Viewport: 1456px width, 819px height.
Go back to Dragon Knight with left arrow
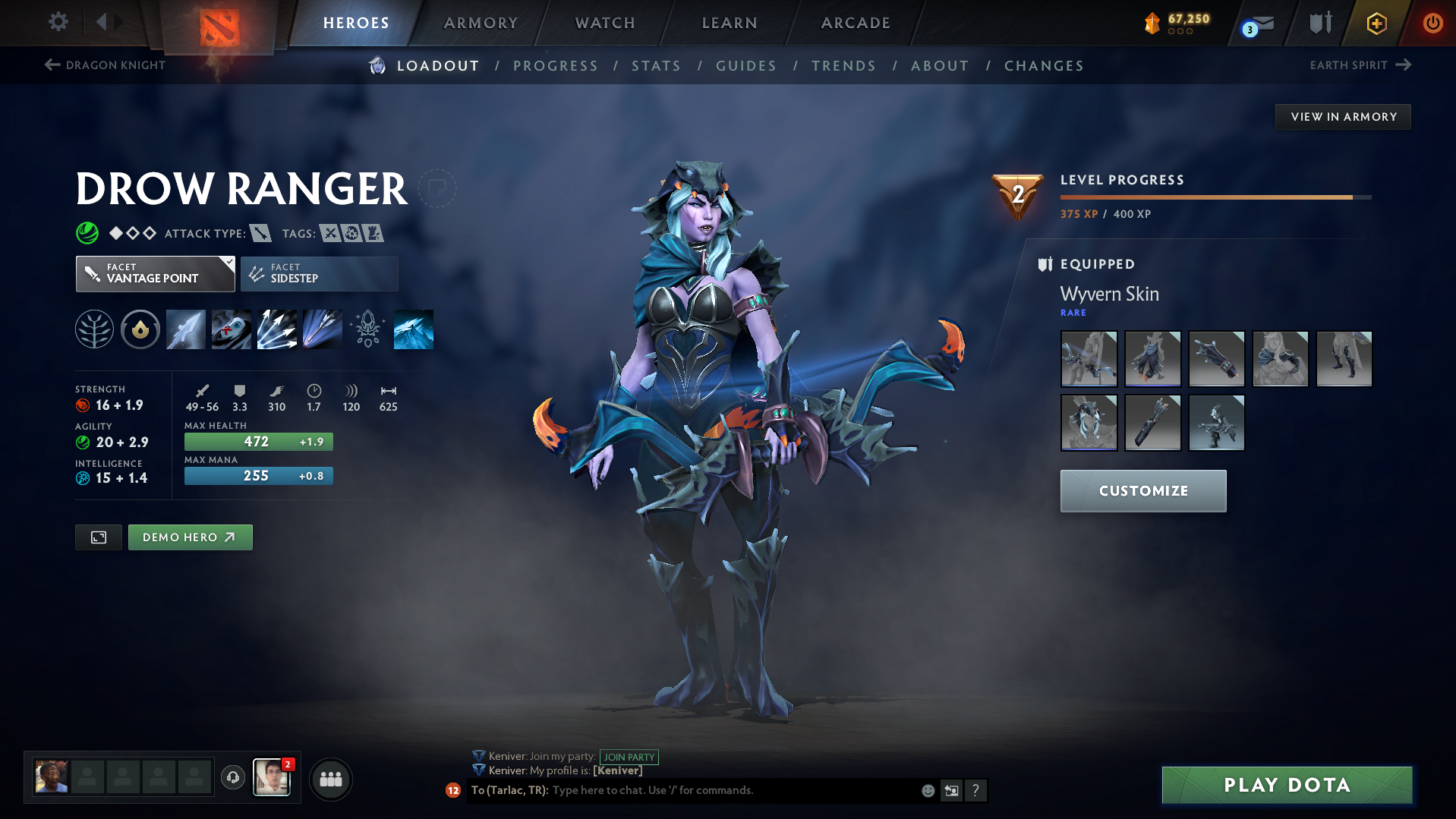click(51, 65)
